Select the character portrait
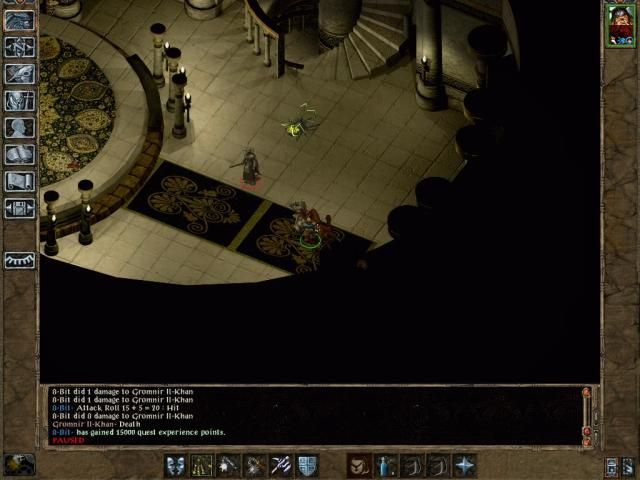This screenshot has width=640, height=480. pos(619,24)
